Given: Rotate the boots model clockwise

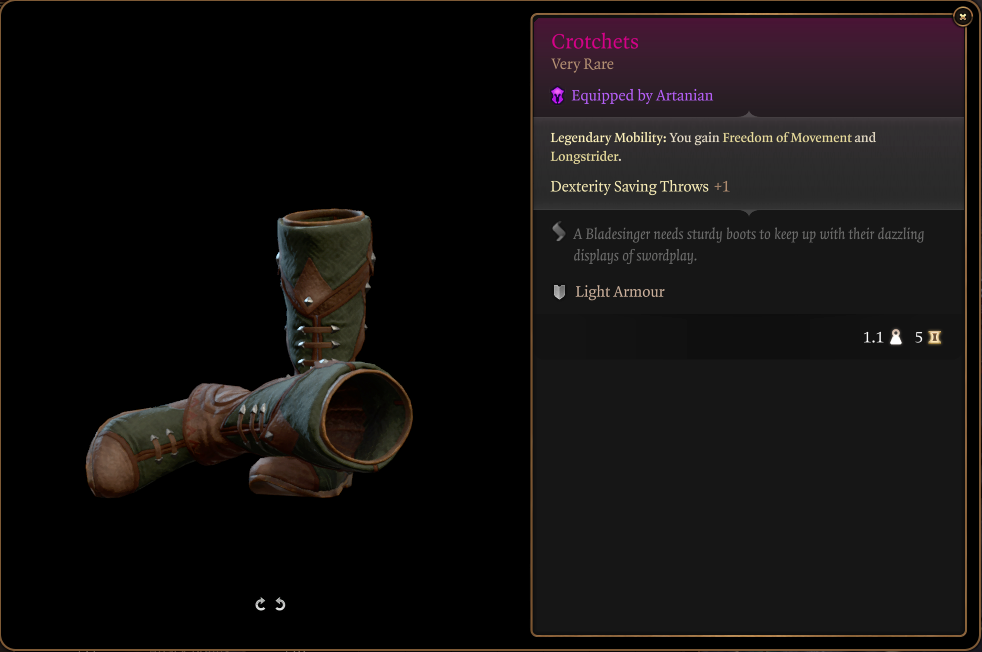Looking at the screenshot, I should [261, 604].
